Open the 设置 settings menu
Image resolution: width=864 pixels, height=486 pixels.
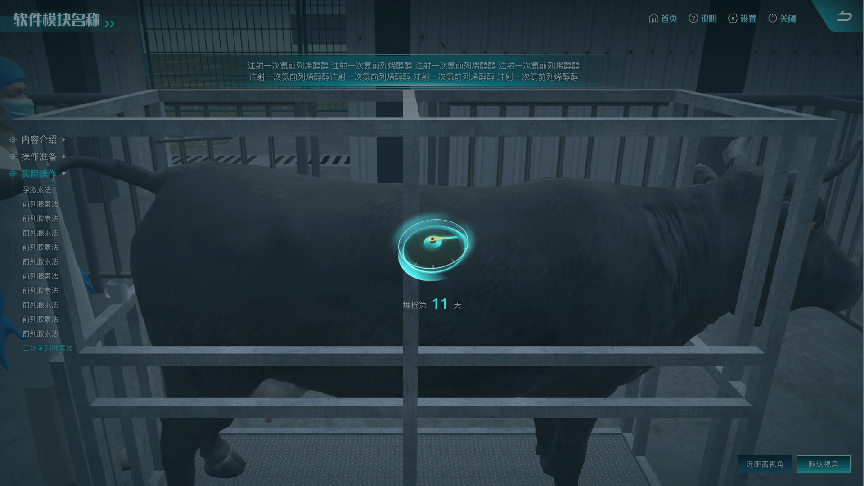pos(741,19)
